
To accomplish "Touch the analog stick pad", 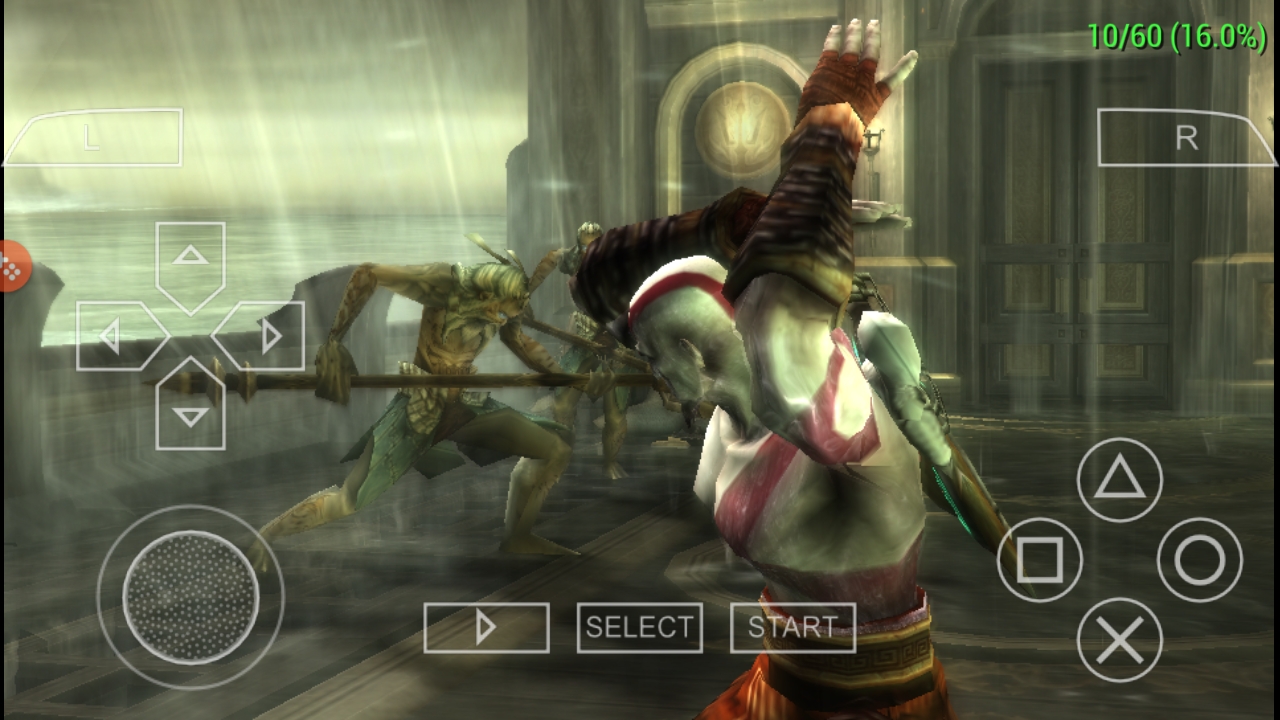I will tap(190, 598).
